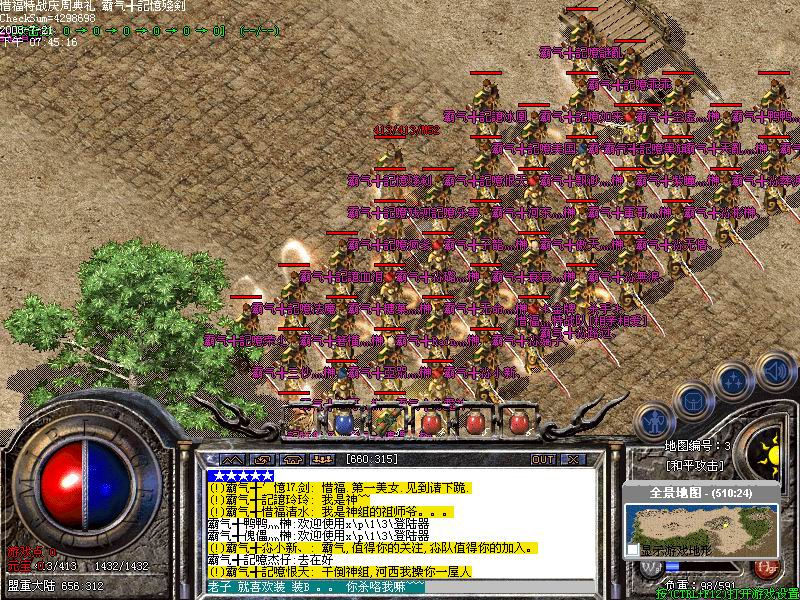Viewport: 800px width, 600px height.
Task: Tick the 显示游戏地形 checkbox
Action: (632, 550)
